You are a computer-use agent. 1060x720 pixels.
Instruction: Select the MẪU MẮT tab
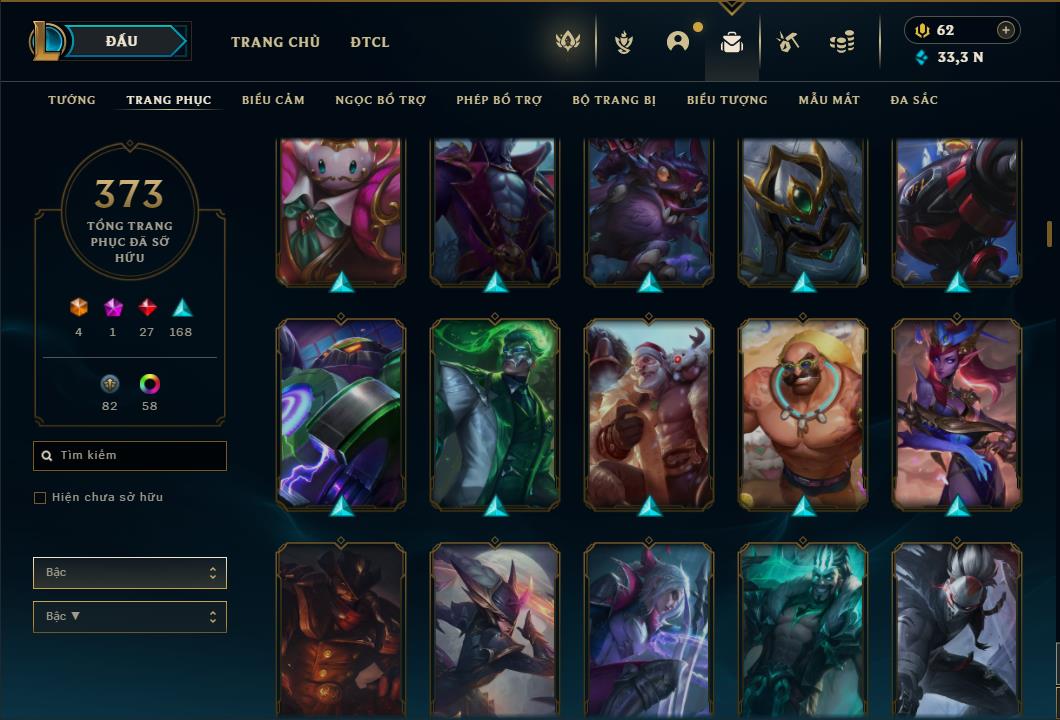tap(829, 100)
